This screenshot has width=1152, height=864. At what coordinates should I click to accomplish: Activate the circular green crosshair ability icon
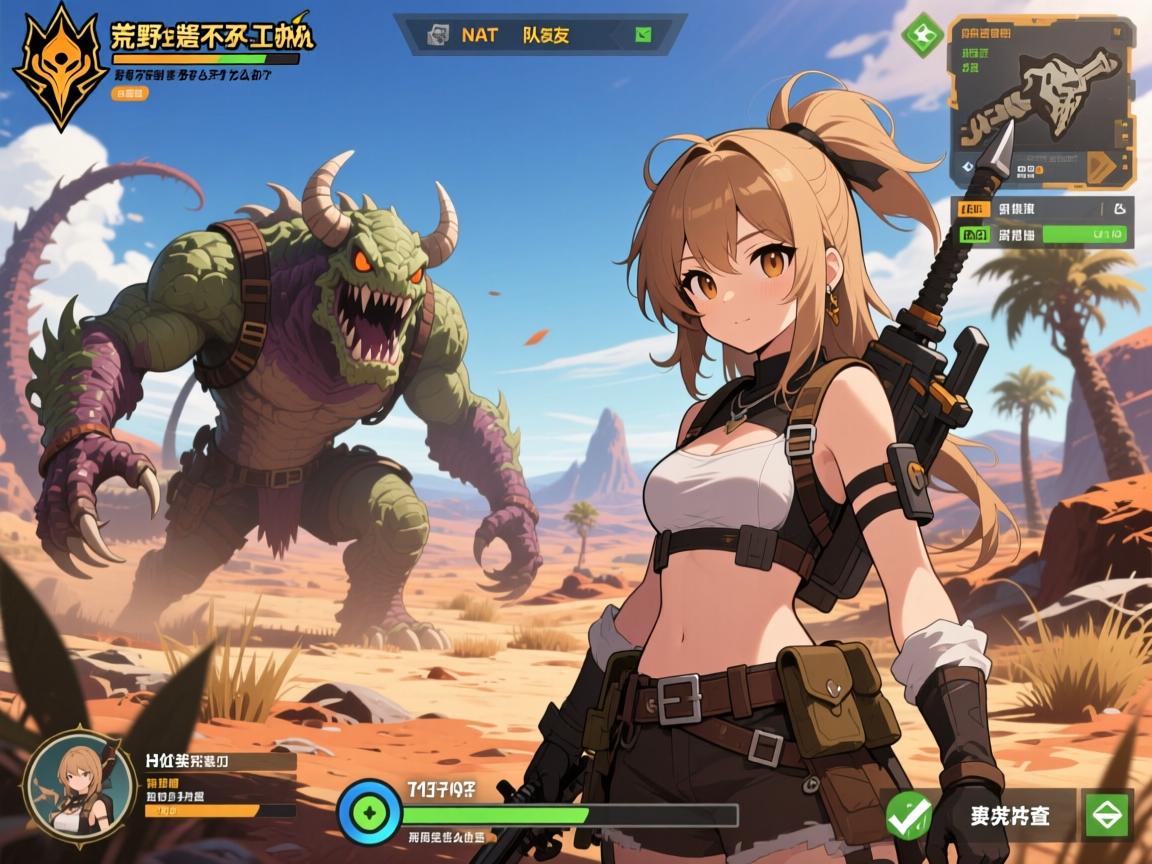[x=369, y=811]
